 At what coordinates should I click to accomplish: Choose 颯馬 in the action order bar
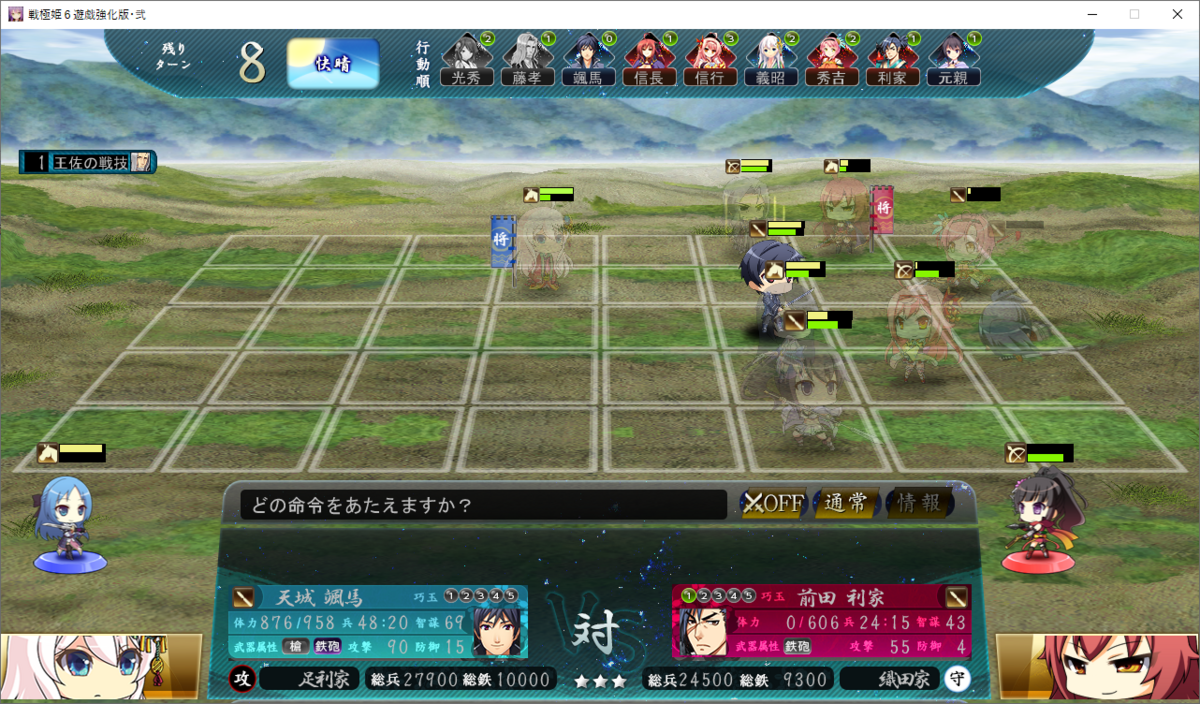coord(588,61)
